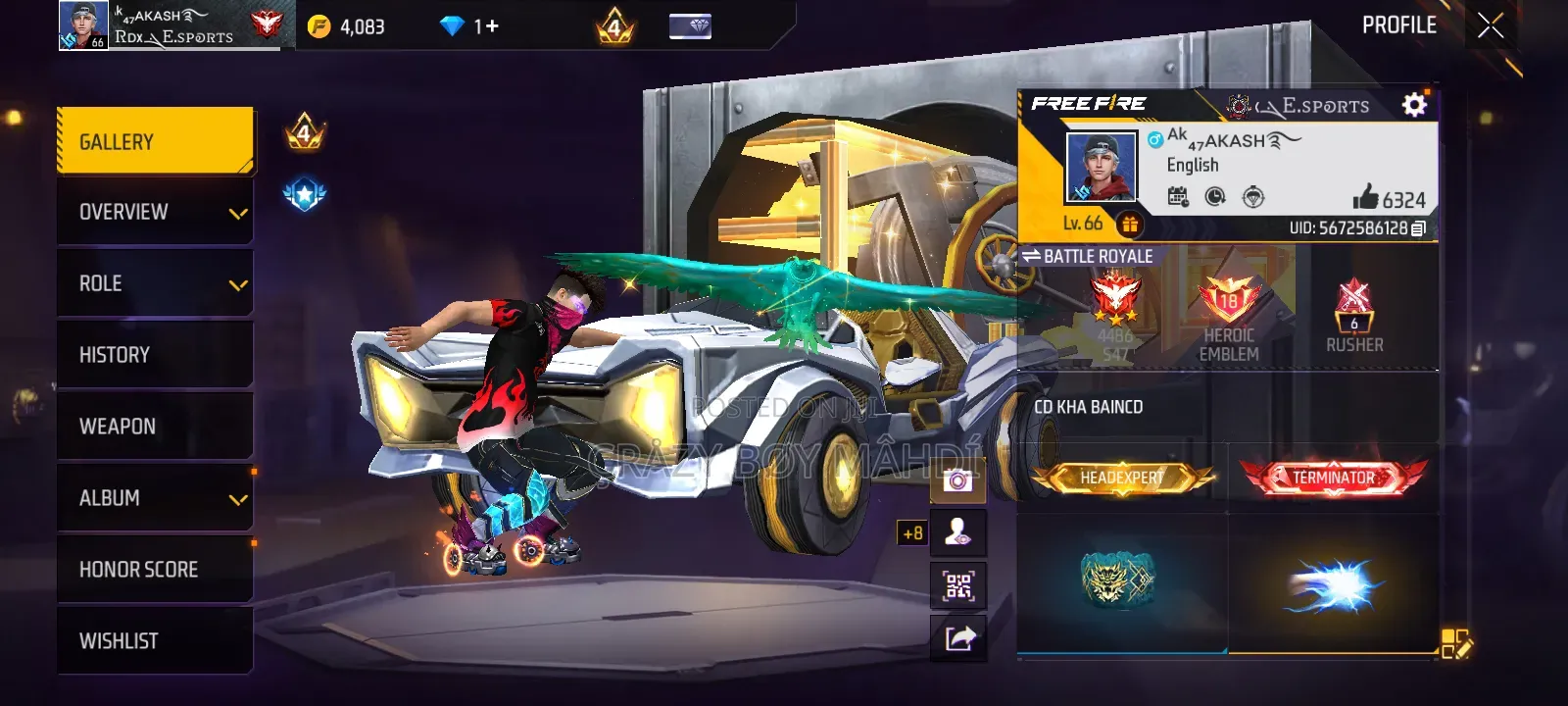1568x706 pixels.
Task: Close the profile screen
Action: click(1490, 26)
